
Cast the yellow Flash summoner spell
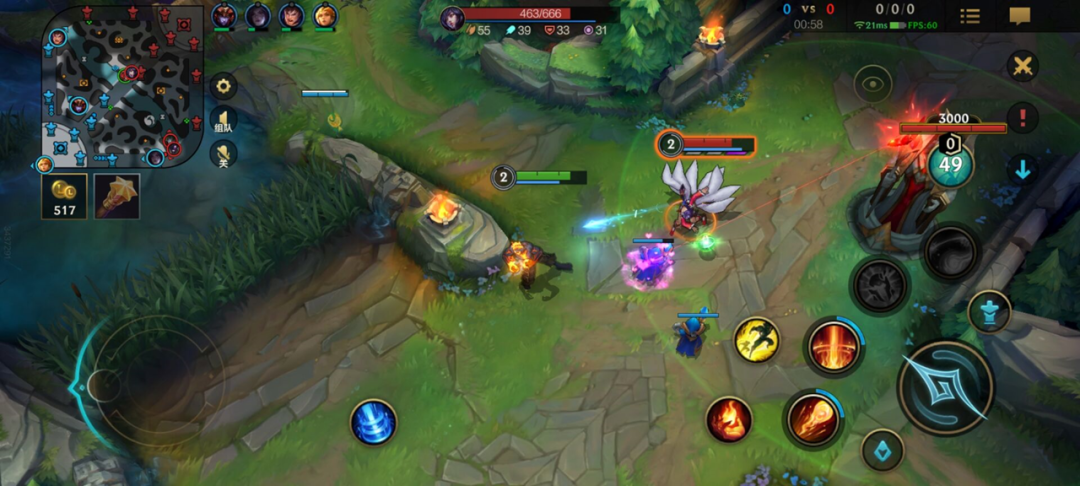pyautogui.click(x=757, y=340)
